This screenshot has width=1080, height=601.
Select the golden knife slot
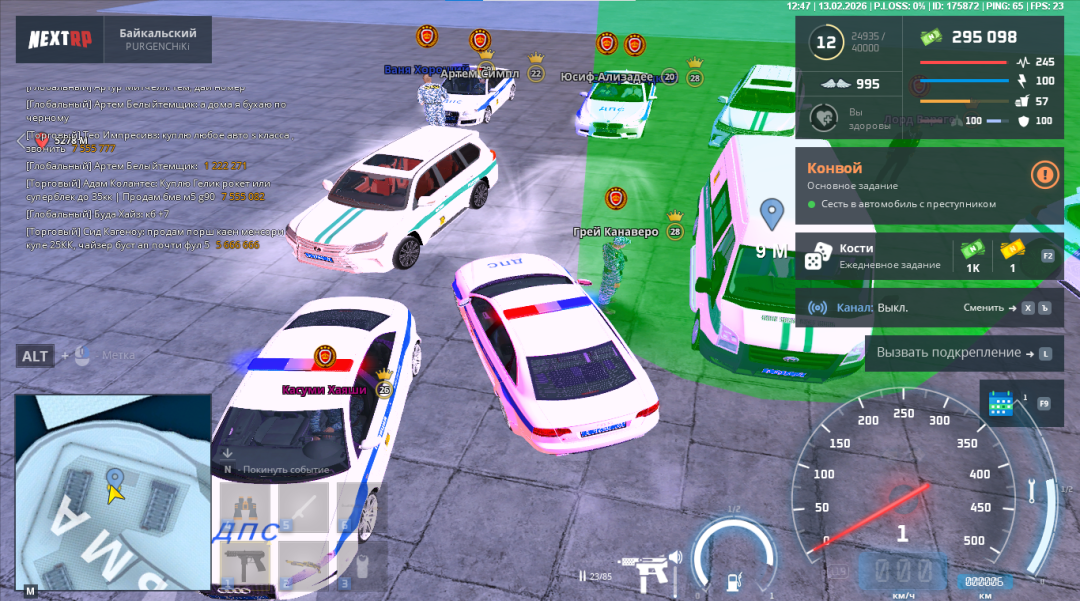point(303,564)
